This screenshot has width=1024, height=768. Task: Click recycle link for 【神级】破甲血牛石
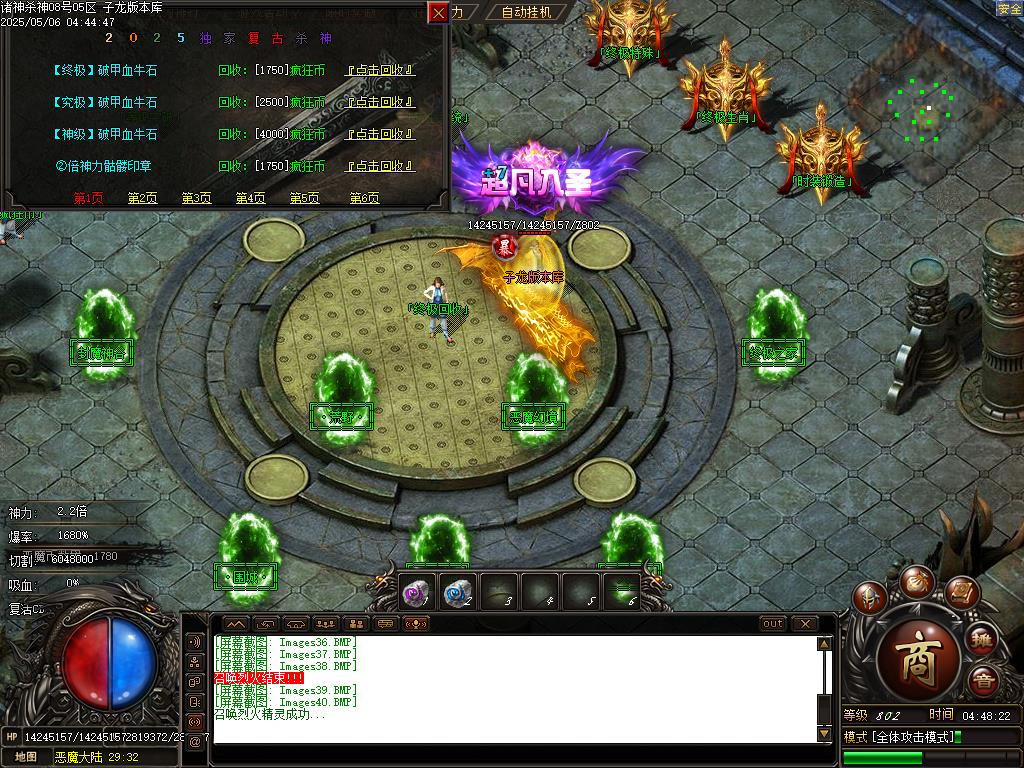pos(380,134)
